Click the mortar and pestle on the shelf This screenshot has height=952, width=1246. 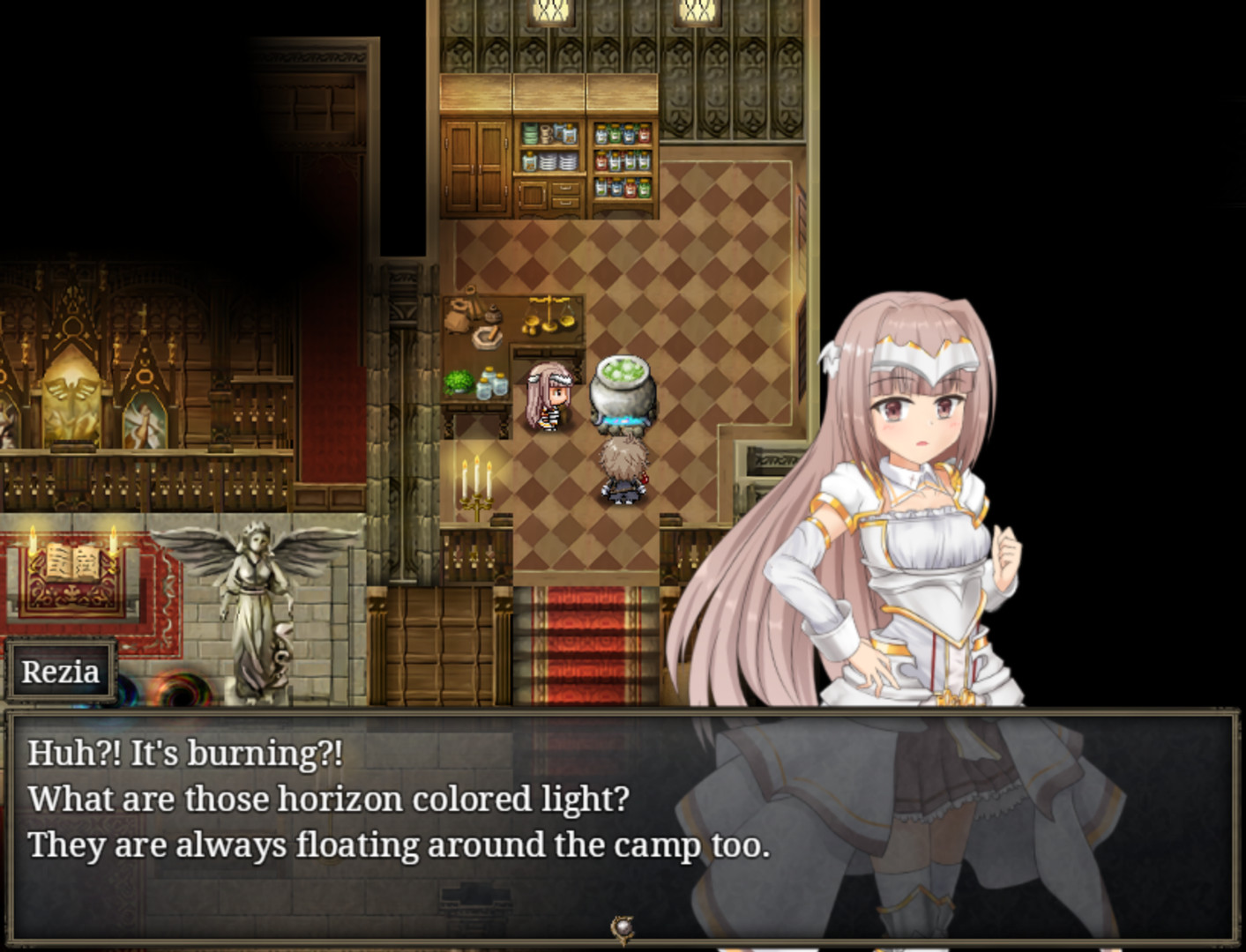(x=488, y=338)
